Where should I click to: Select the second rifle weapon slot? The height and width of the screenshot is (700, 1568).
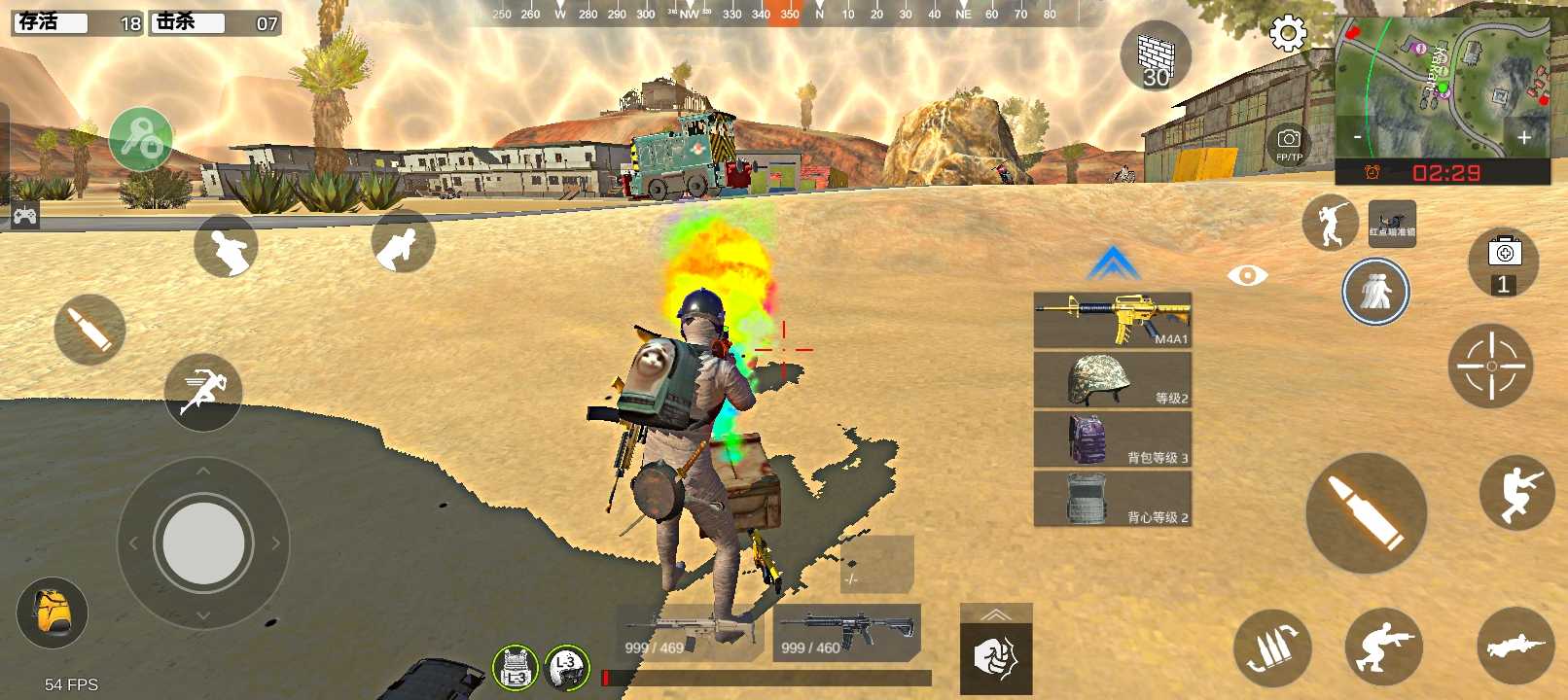pyautogui.click(x=846, y=633)
